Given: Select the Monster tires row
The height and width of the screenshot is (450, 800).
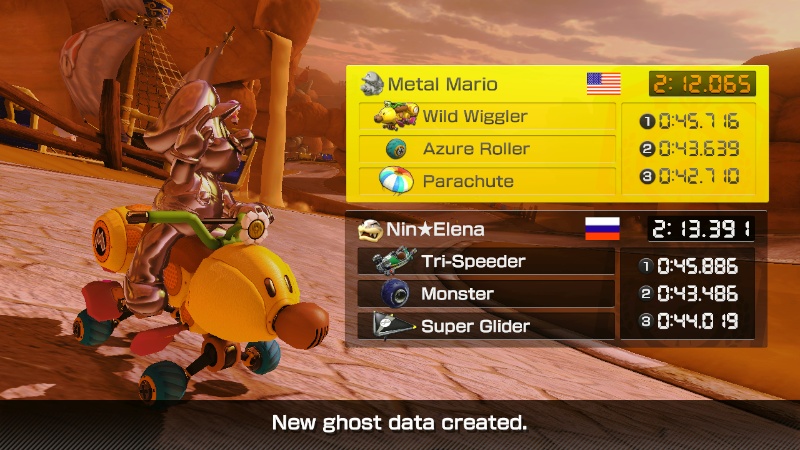Looking at the screenshot, I should tap(486, 294).
